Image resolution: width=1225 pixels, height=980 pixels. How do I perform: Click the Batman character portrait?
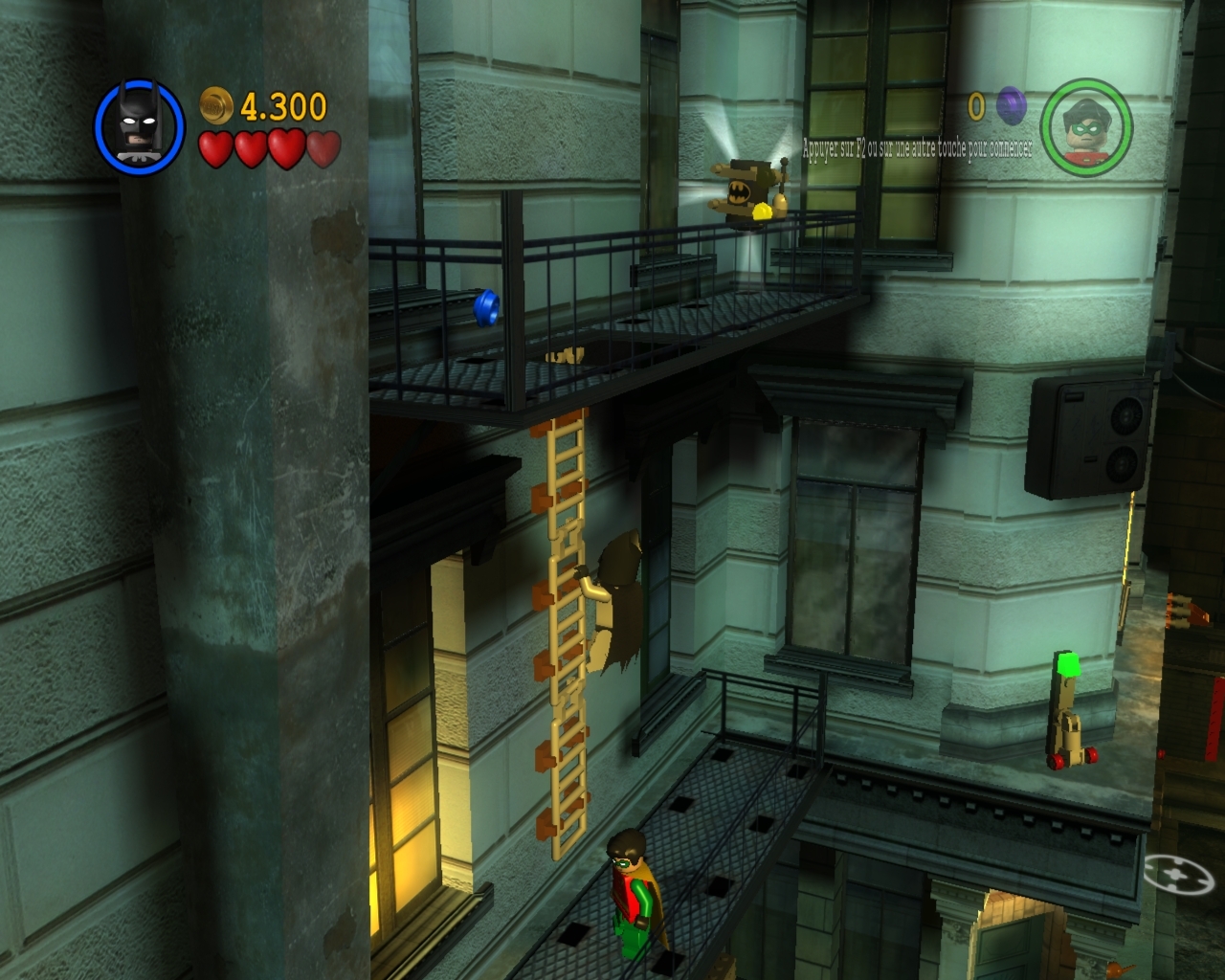139,126
